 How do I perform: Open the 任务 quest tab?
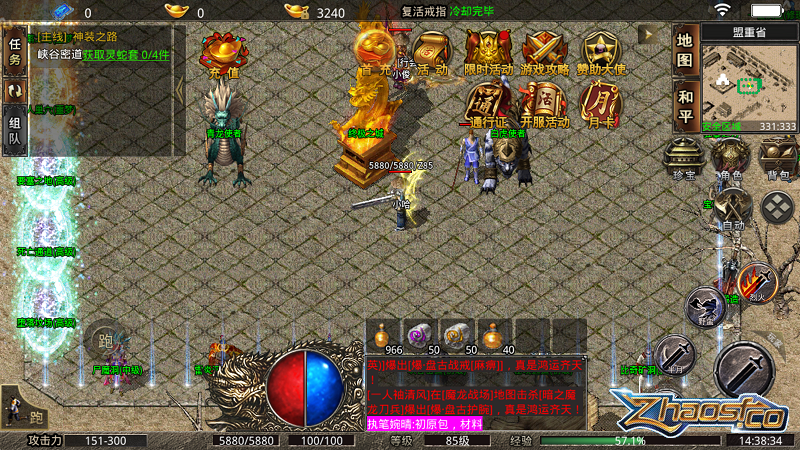tap(15, 50)
